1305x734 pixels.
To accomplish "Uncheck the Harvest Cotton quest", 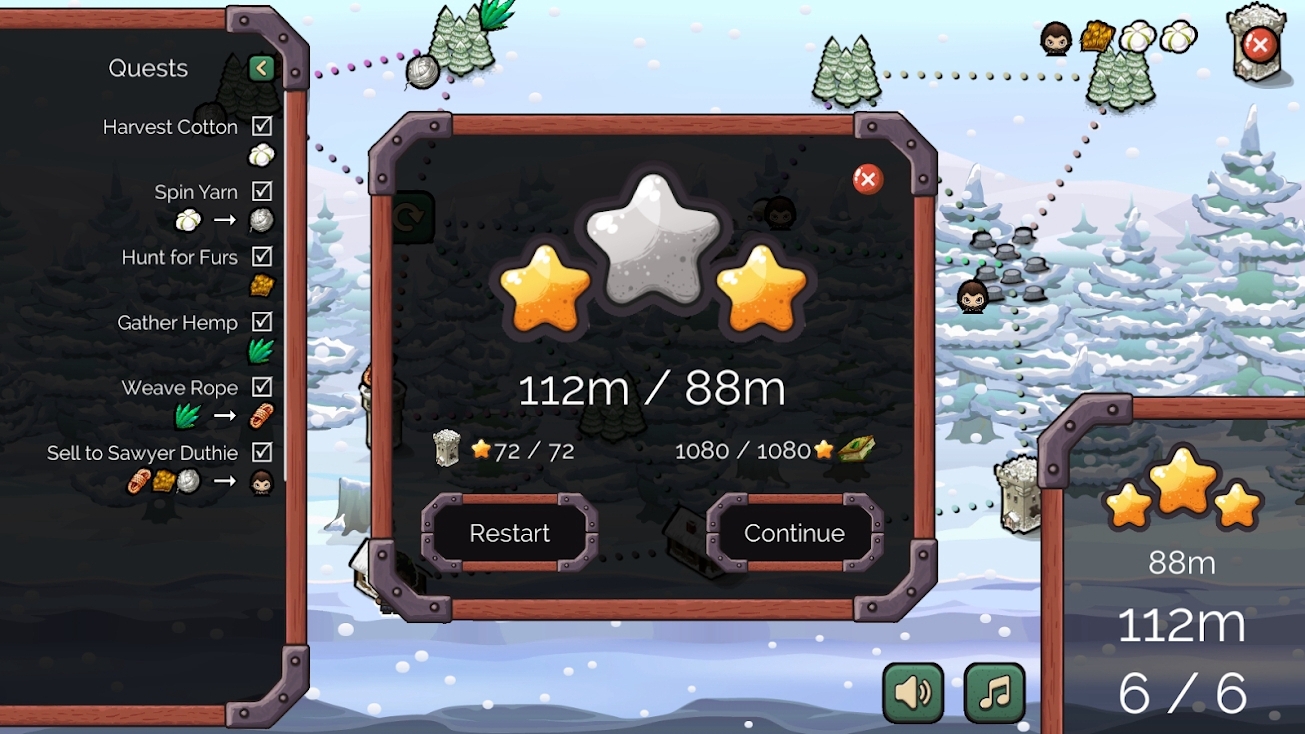I will 262,126.
